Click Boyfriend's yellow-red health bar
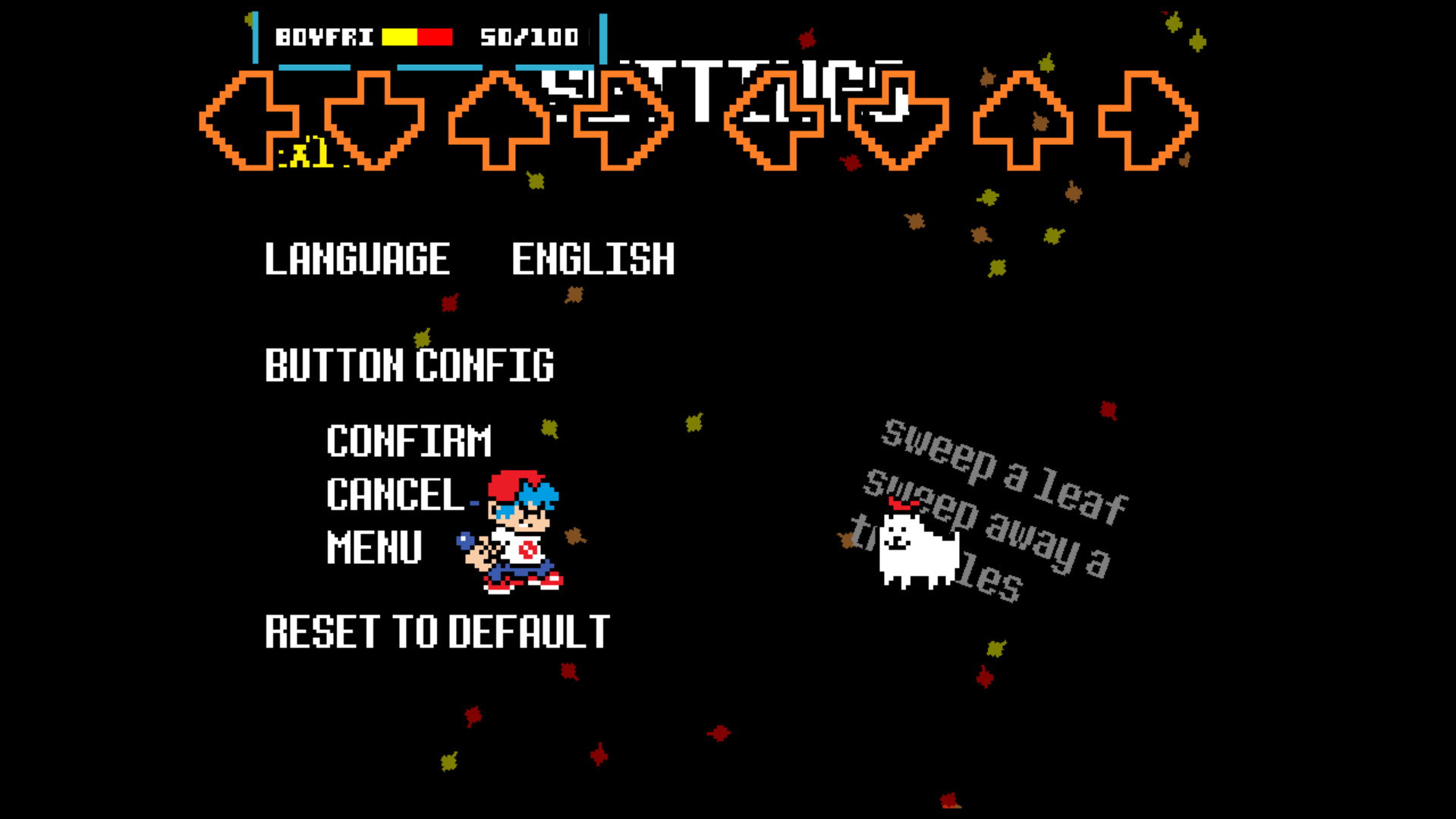1456x819 pixels. [416, 34]
